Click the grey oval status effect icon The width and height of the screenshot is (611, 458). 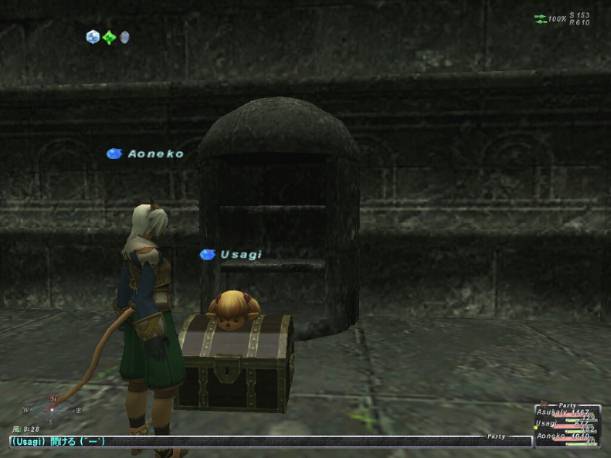[x=124, y=38]
